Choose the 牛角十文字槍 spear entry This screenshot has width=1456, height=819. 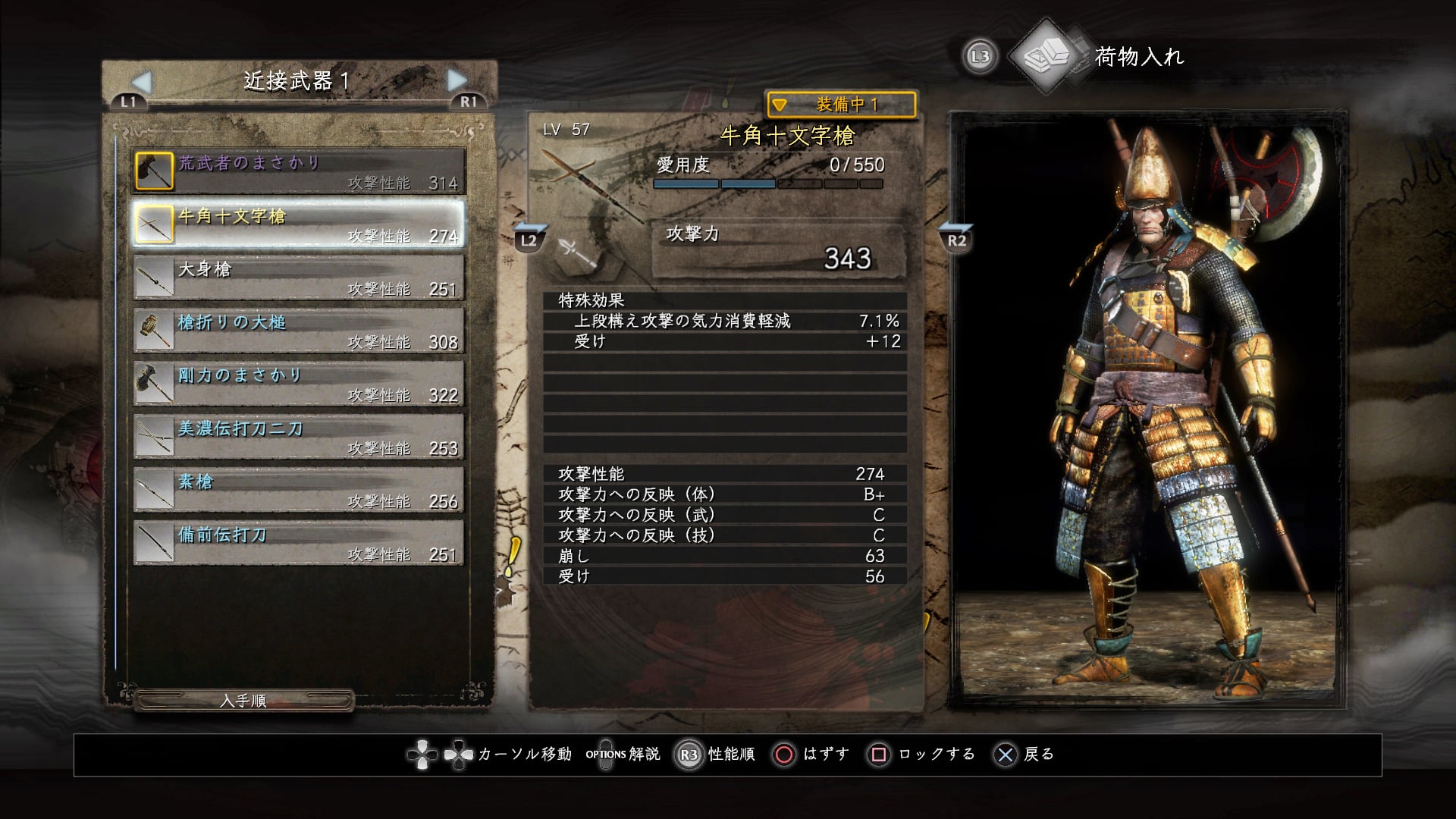298,224
